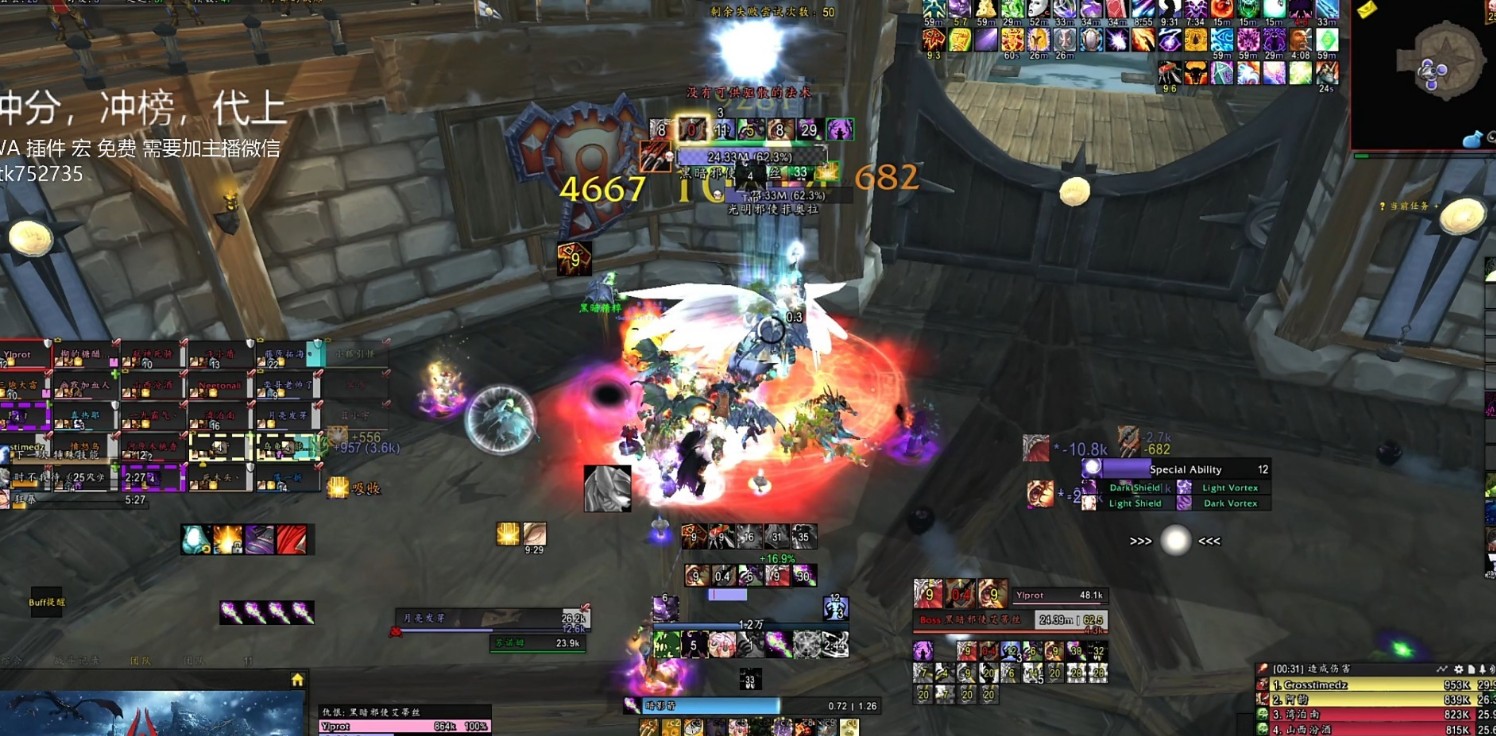
Task: Select the 26.2k focus unit frame
Action: (492, 620)
